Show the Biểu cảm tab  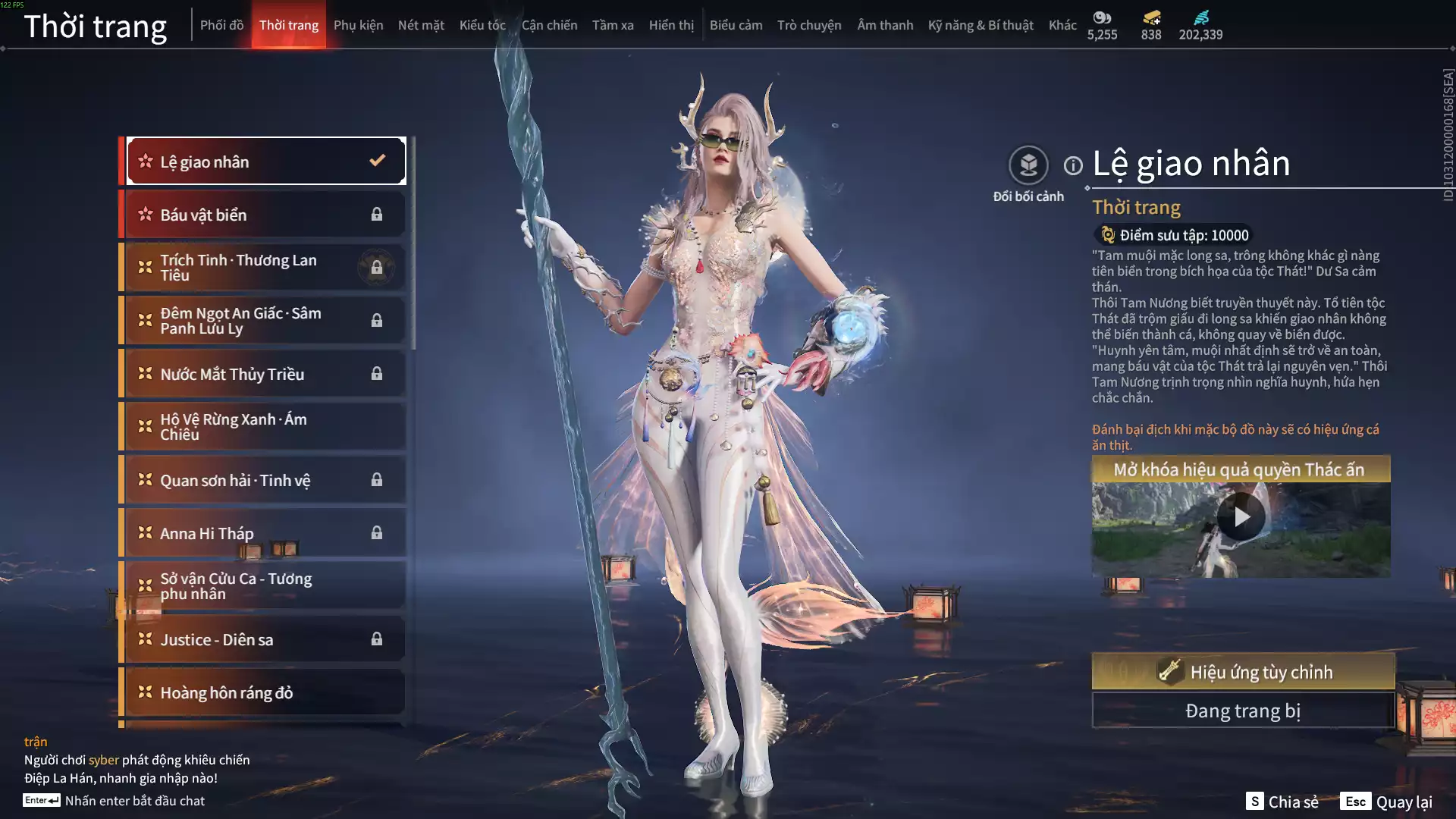coord(736,25)
